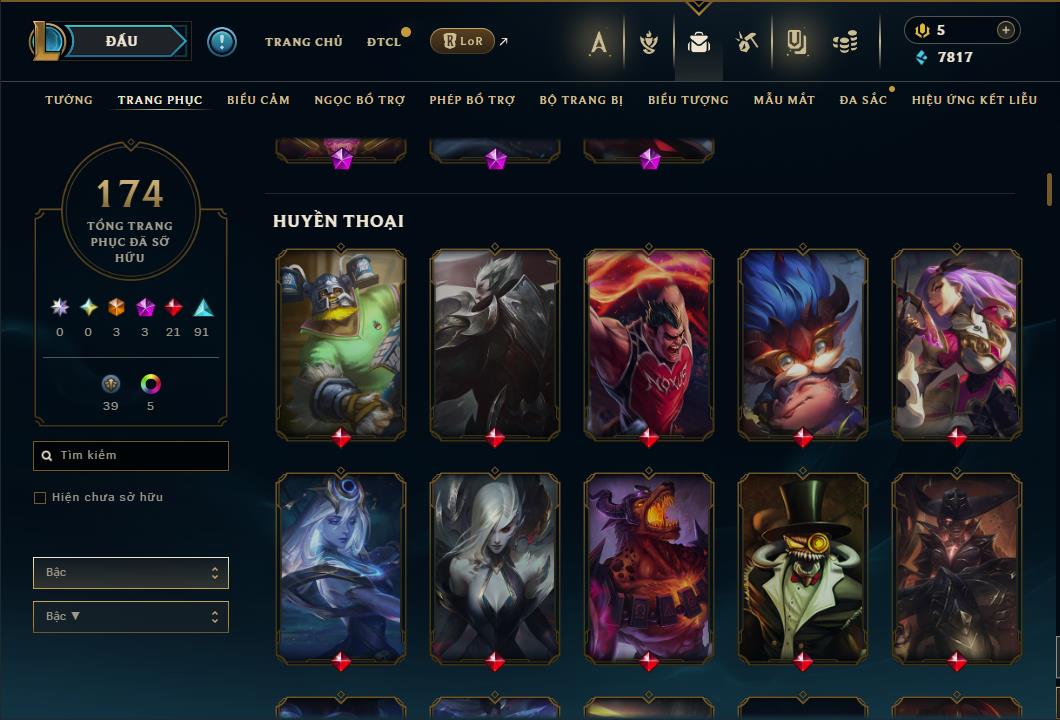Launch the LoR link button
This screenshot has width=1060, height=720.
[x=462, y=41]
